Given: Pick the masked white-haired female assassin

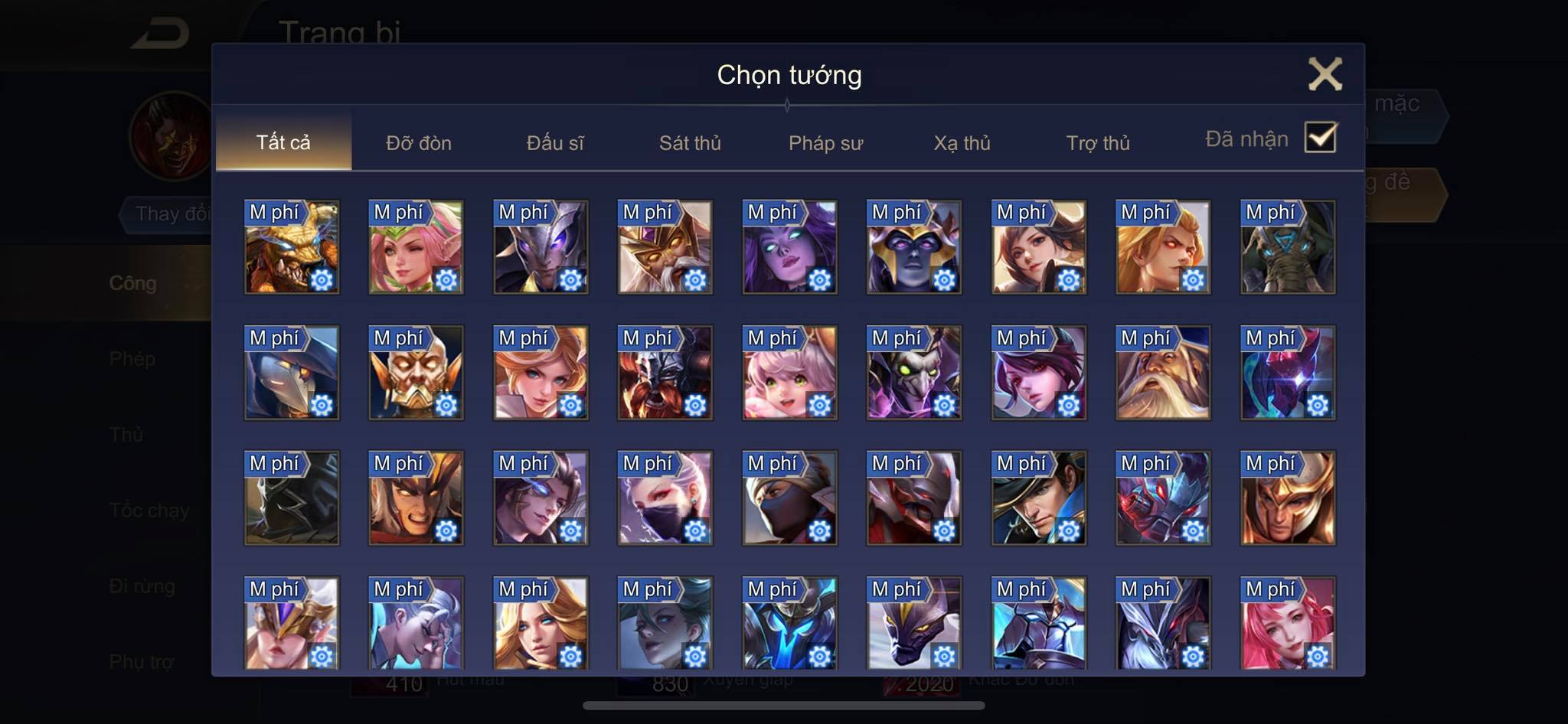Looking at the screenshot, I should point(665,498).
